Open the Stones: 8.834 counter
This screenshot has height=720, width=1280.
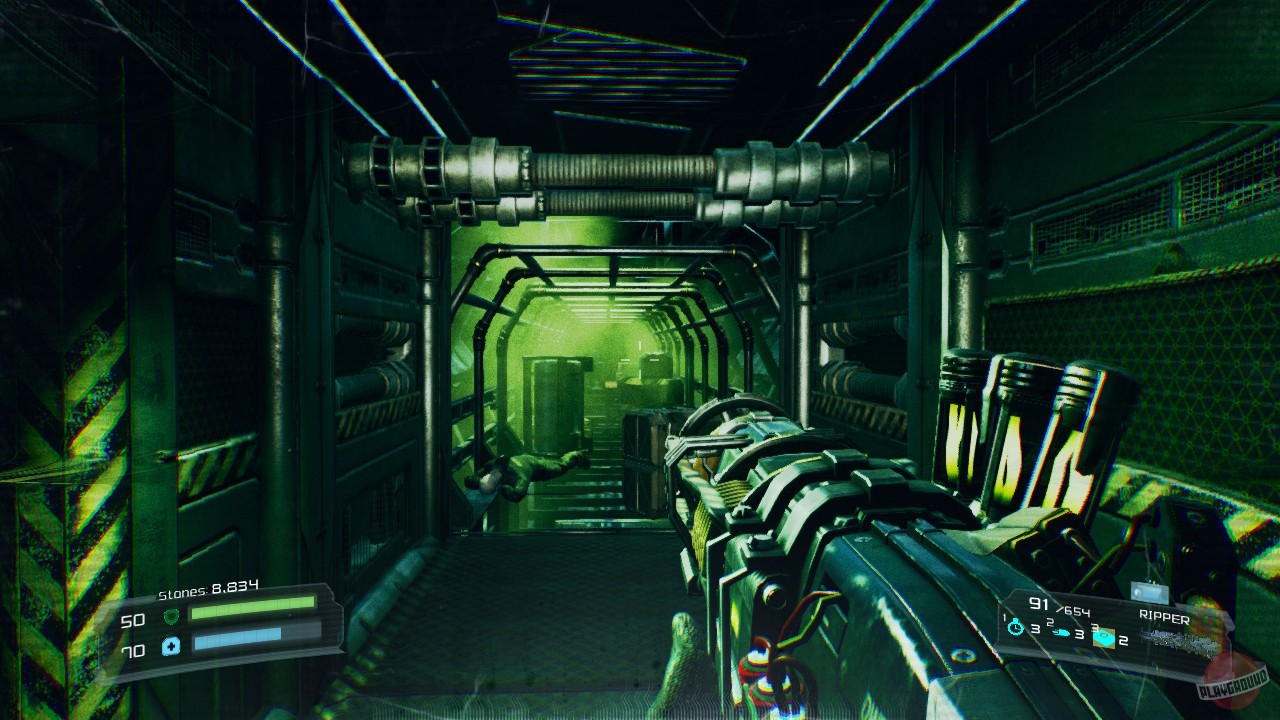coord(208,588)
